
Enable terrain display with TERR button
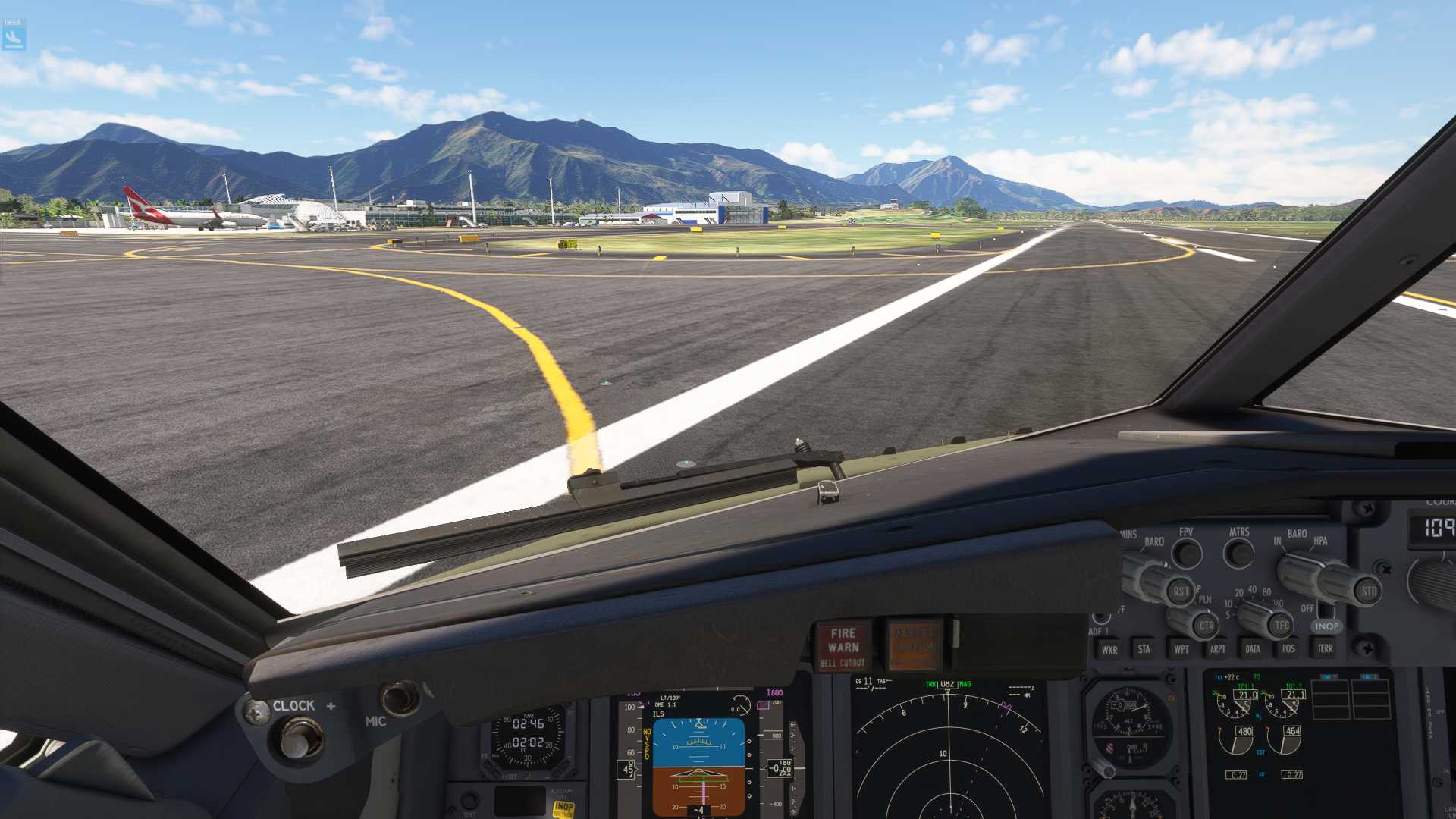click(1325, 648)
